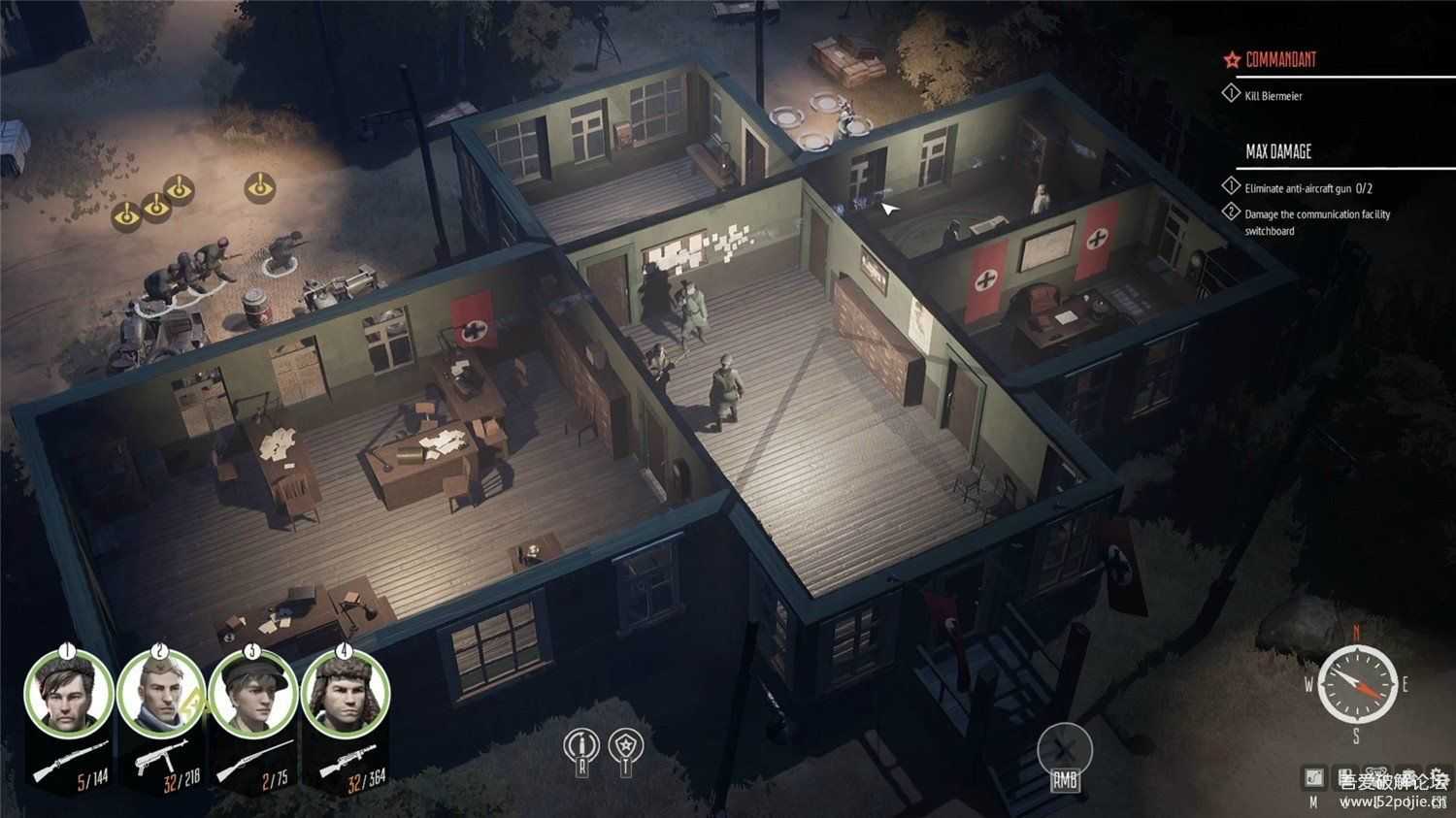The height and width of the screenshot is (818, 1456).
Task: Open the COMMANDANT quest header
Action: tap(1279, 58)
